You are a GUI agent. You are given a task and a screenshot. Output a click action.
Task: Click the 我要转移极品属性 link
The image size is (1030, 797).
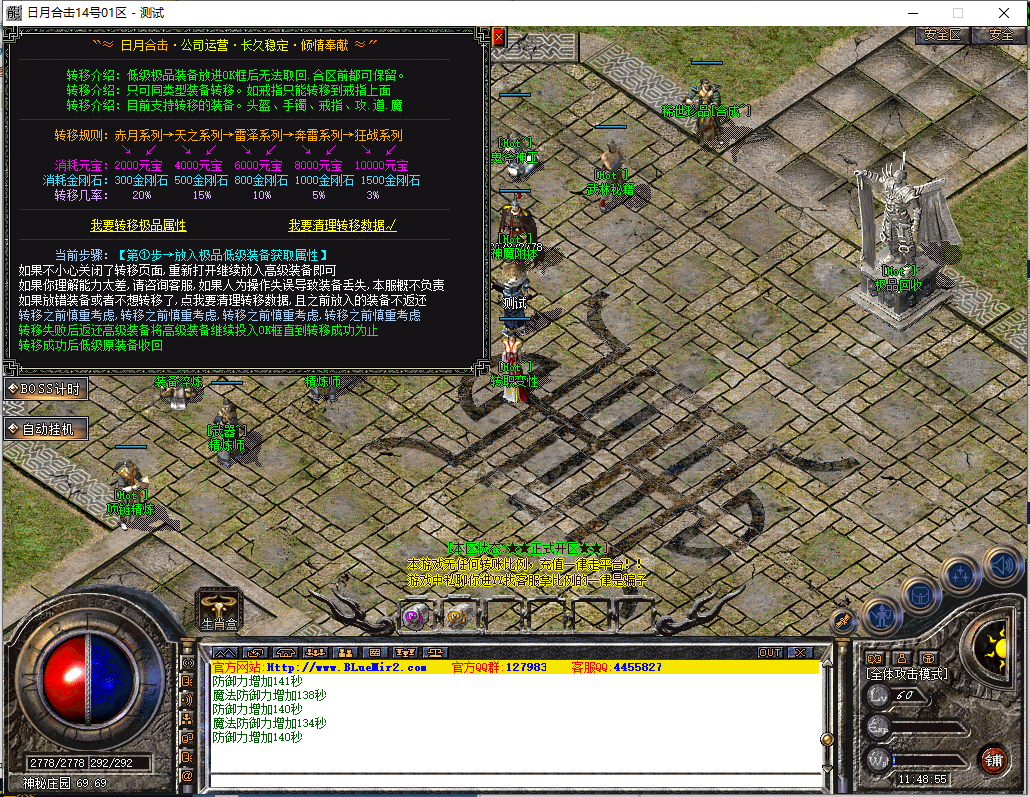138,226
